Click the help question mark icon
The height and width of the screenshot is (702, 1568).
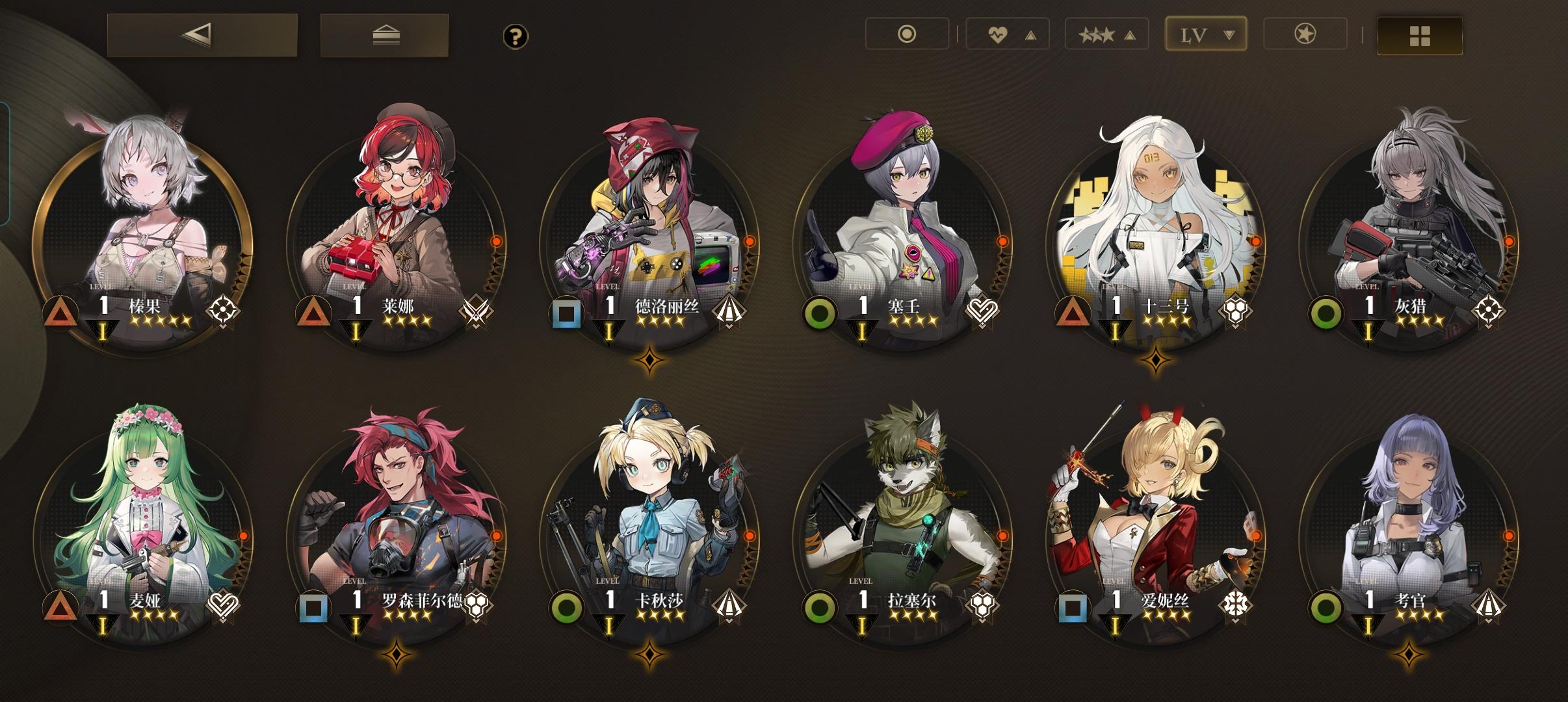[x=516, y=37]
